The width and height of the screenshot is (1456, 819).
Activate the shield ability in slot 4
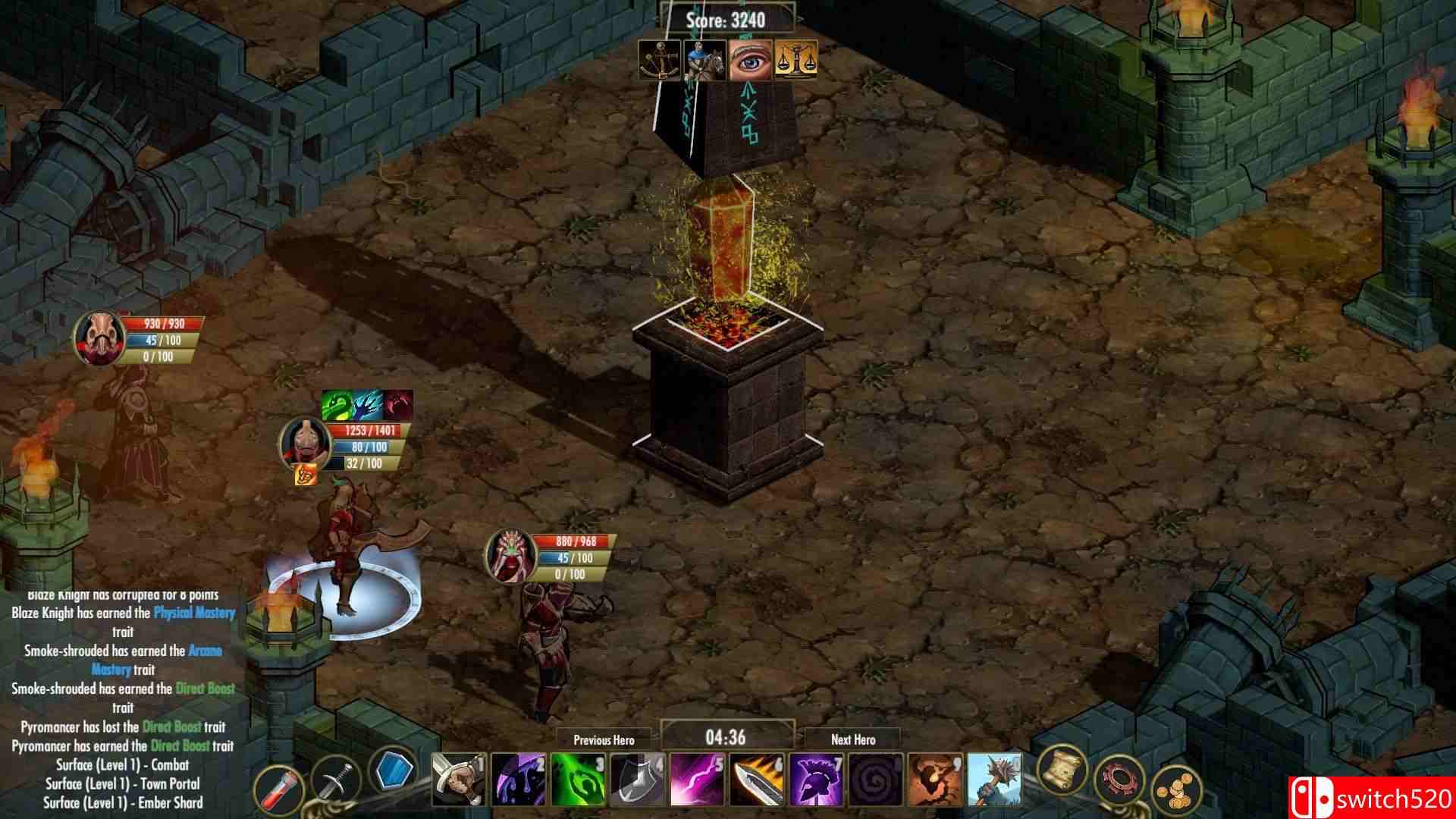point(637,781)
